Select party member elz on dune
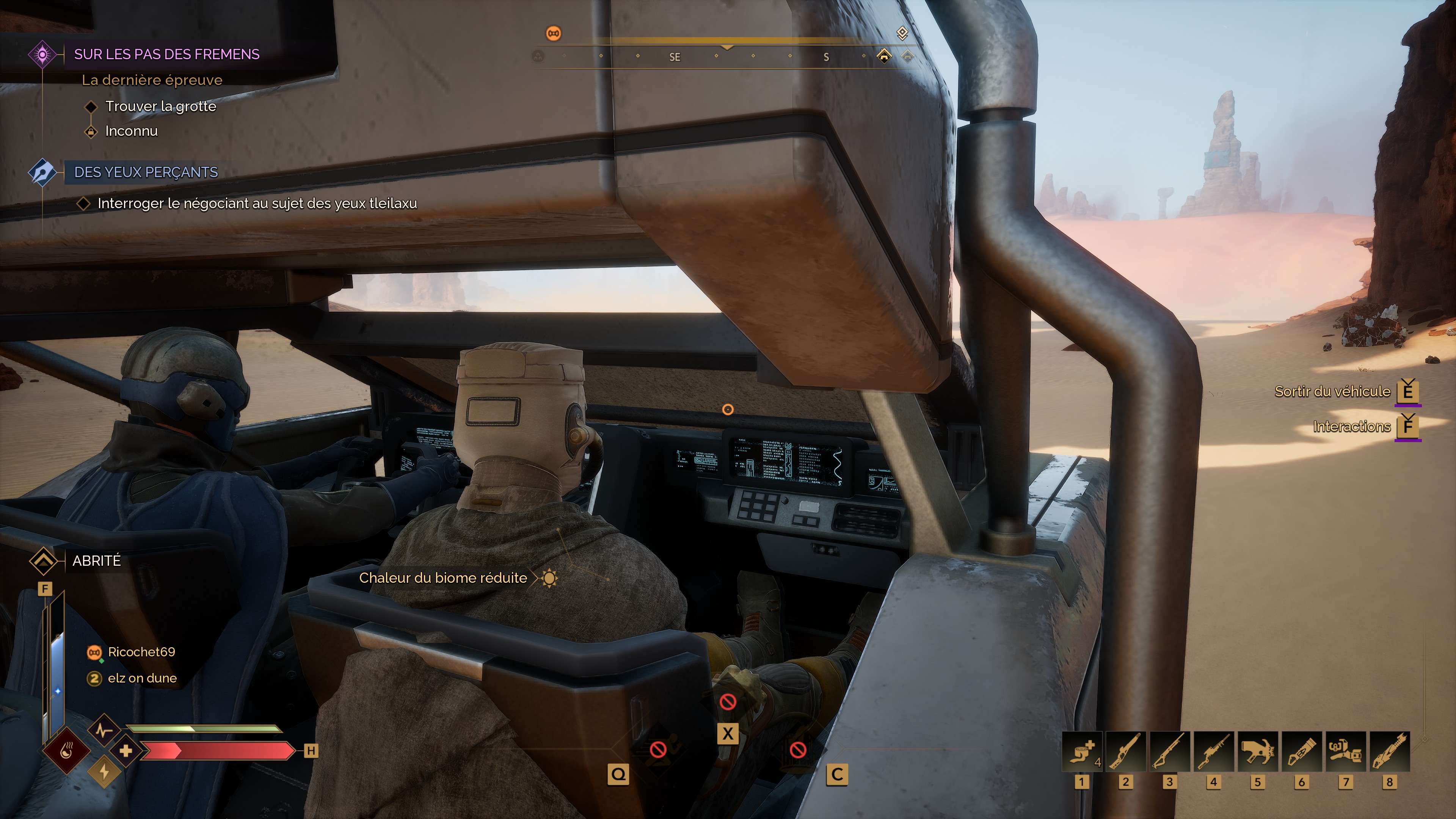Viewport: 1456px width, 819px height. tap(142, 678)
